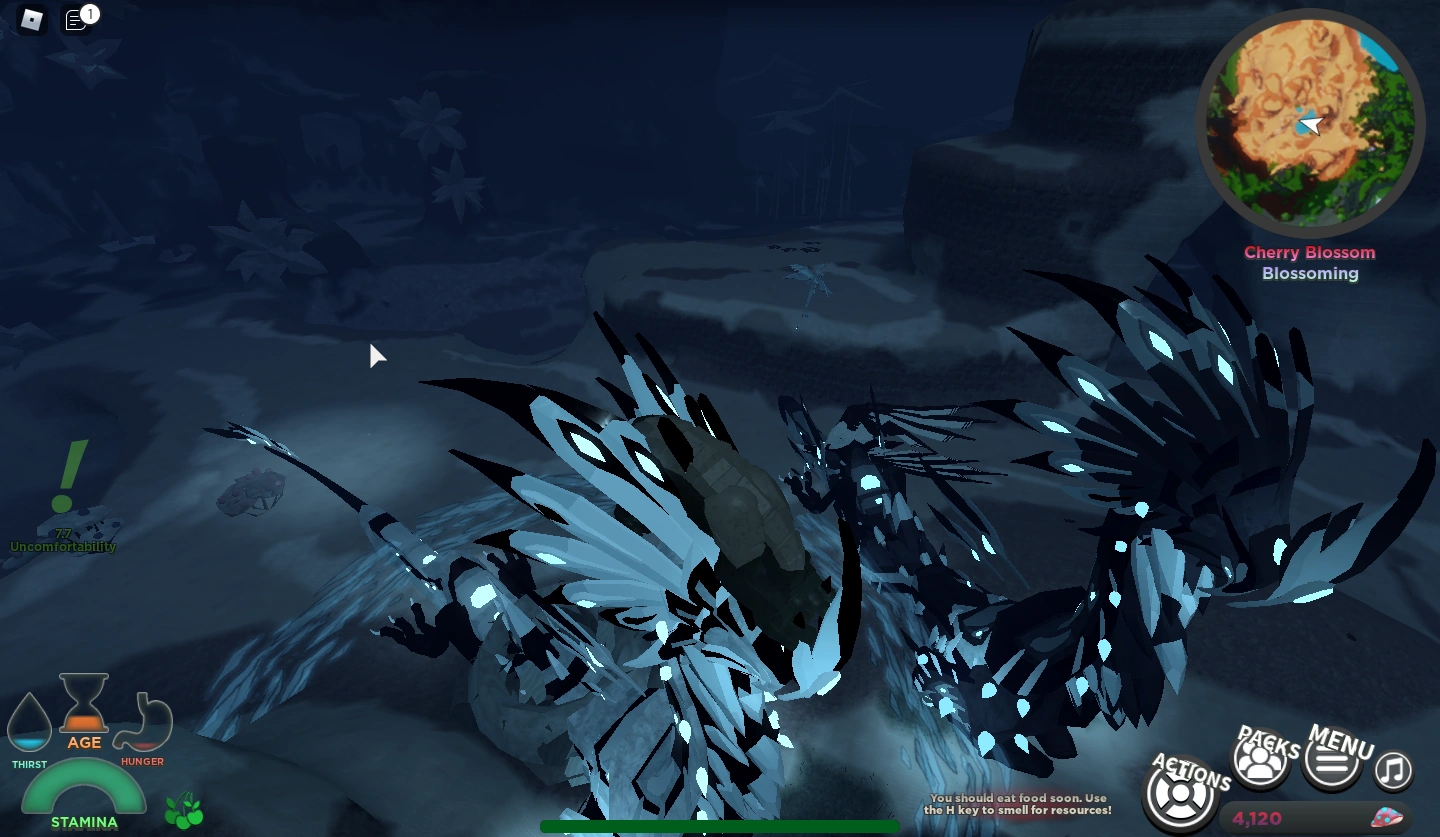Click the eat food reminder message

1020,803
